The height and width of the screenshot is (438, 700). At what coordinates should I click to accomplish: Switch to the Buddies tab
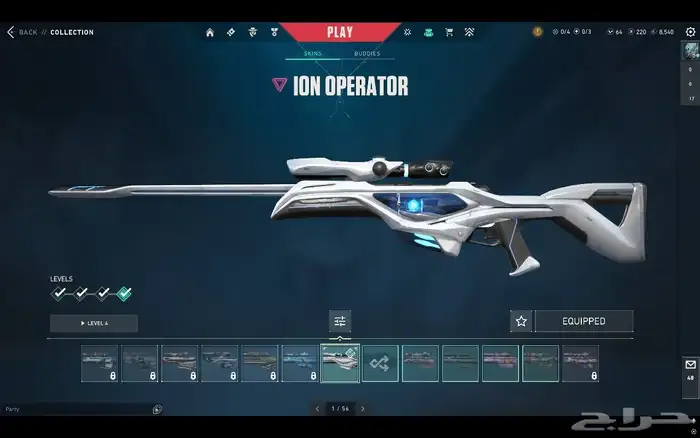coord(367,53)
